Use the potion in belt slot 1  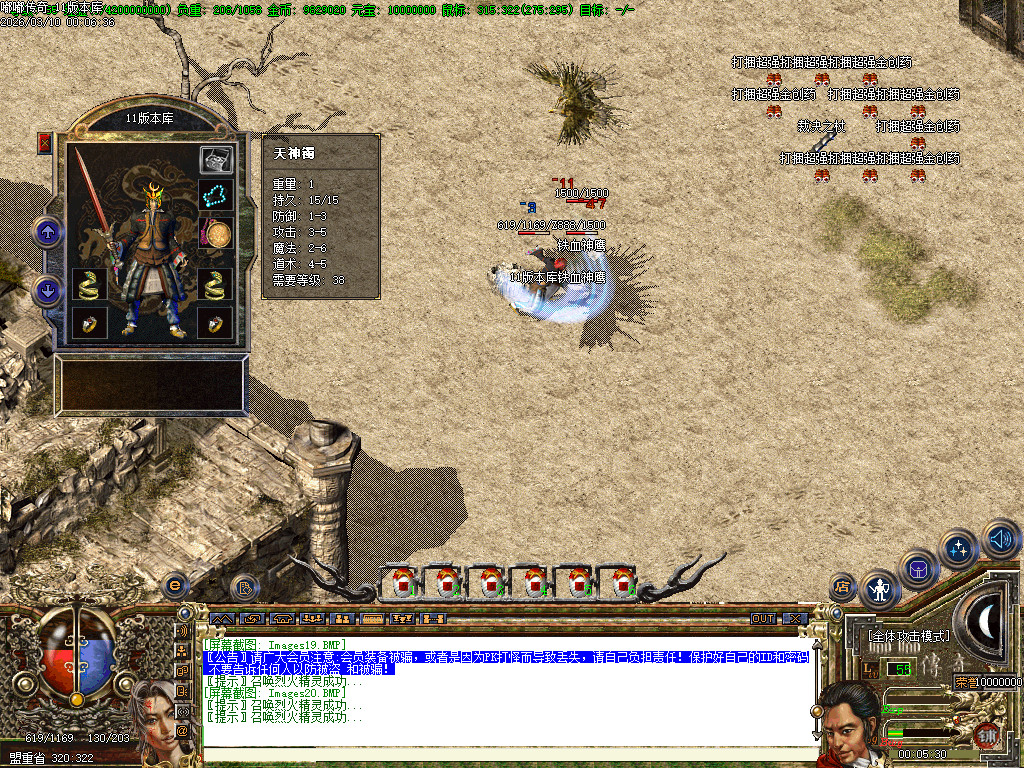click(402, 581)
